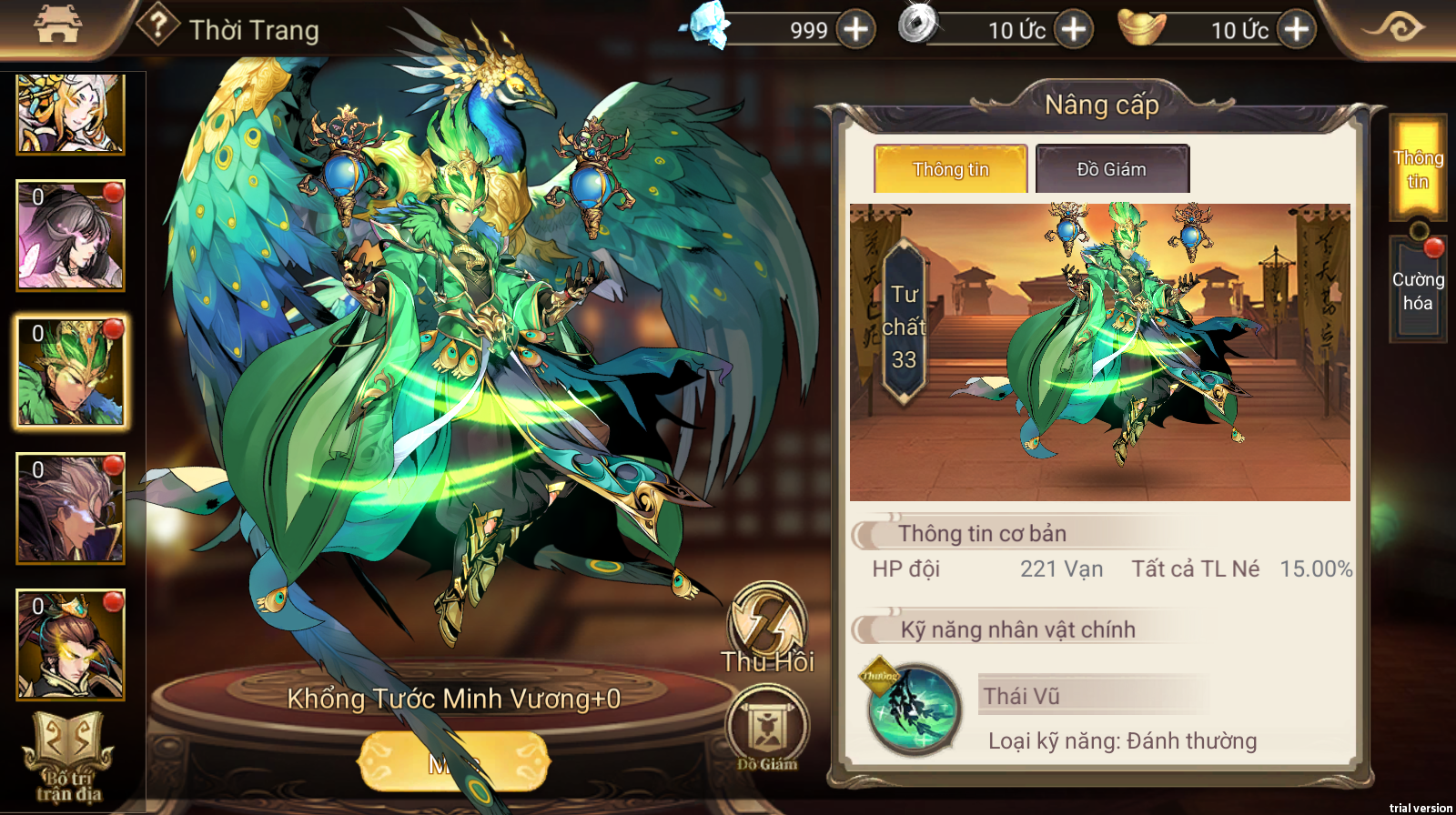1456x815 pixels.
Task: Select the white-haired masked costume portrait
Action: coord(70,508)
